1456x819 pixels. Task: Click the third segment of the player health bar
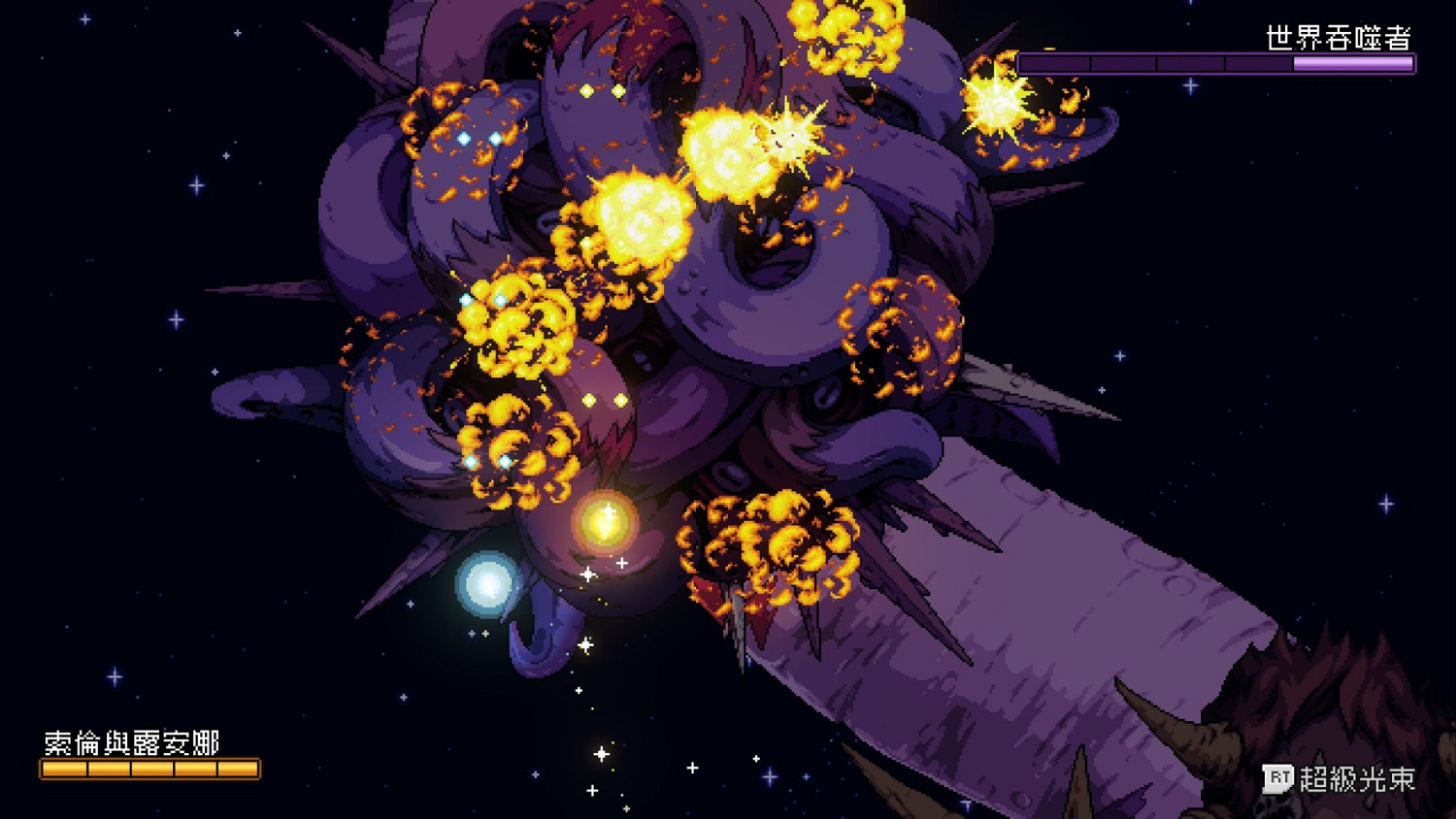[x=150, y=769]
